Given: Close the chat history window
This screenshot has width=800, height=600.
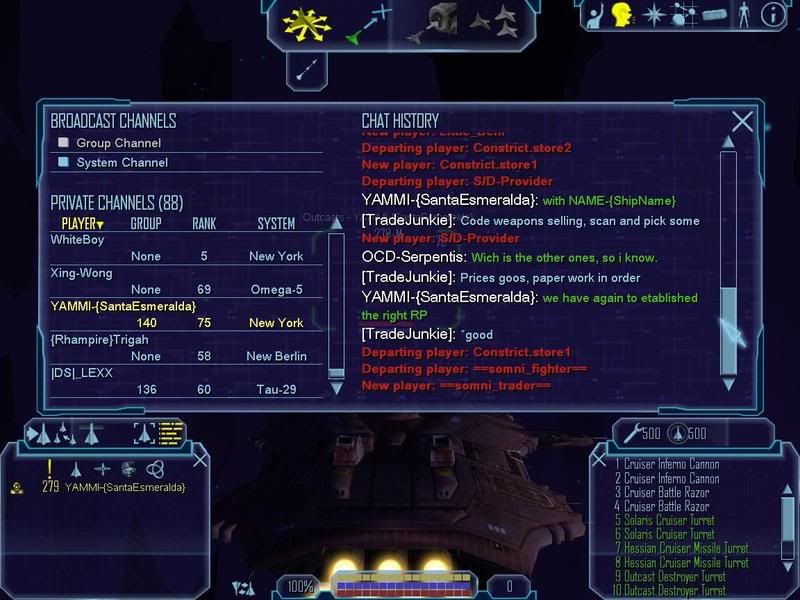Looking at the screenshot, I should pyautogui.click(x=742, y=122).
